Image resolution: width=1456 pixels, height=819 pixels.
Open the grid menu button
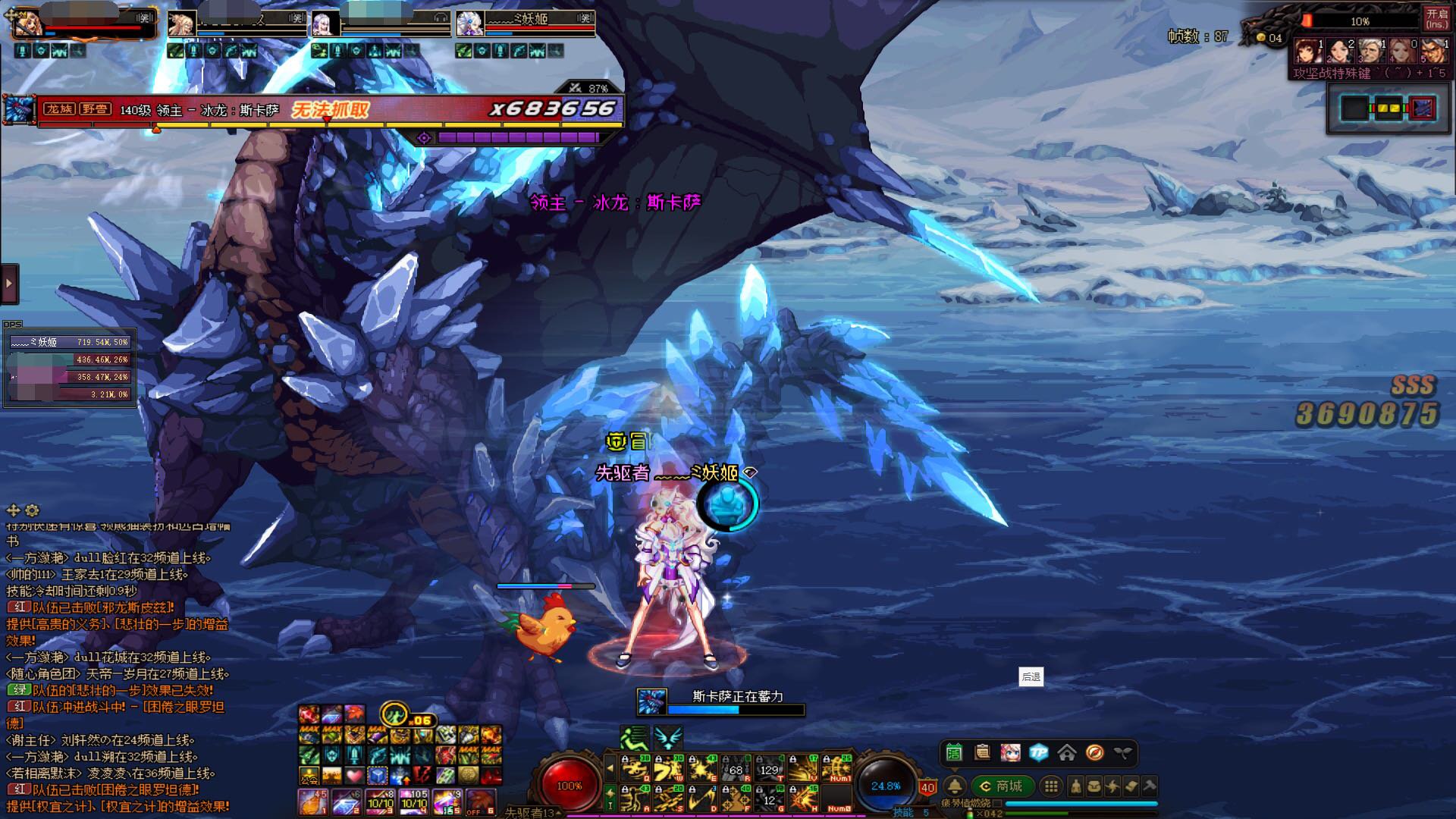[x=1050, y=786]
